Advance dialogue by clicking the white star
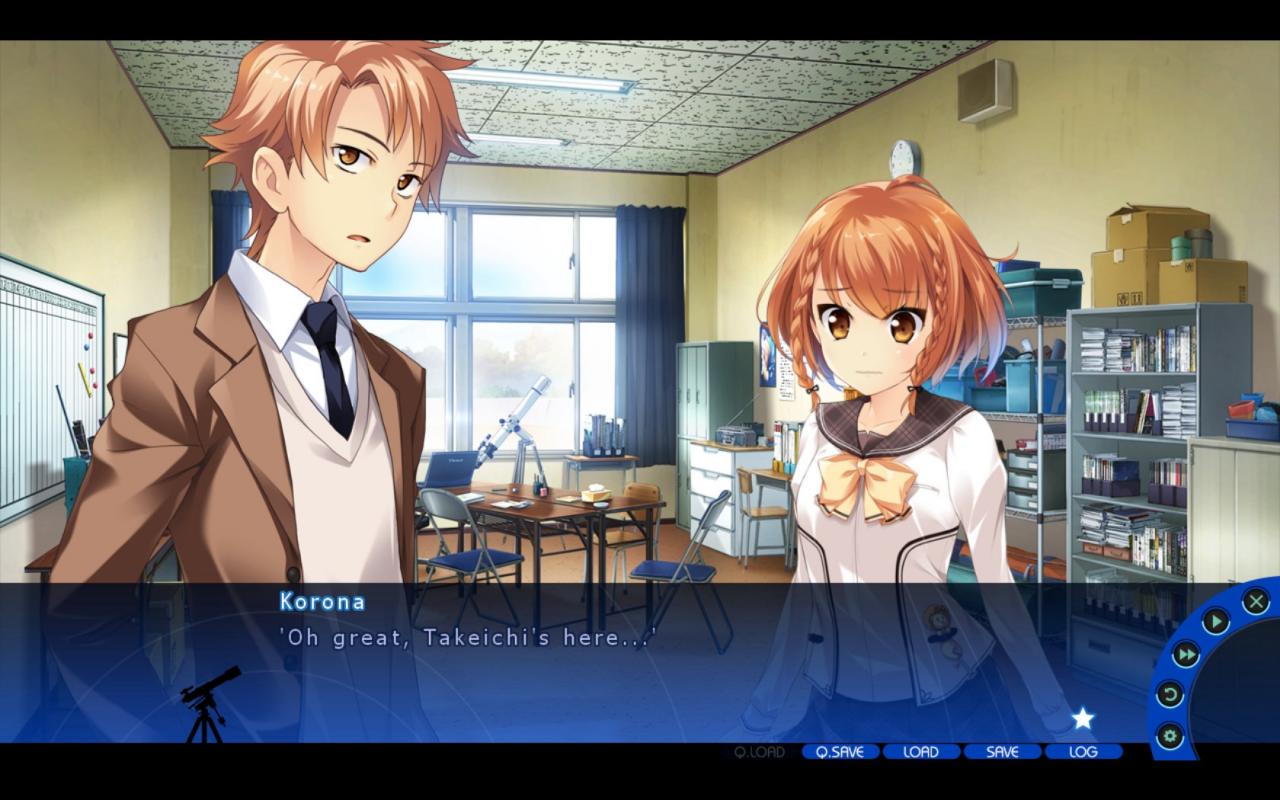The image size is (1280, 800). pos(1083,718)
